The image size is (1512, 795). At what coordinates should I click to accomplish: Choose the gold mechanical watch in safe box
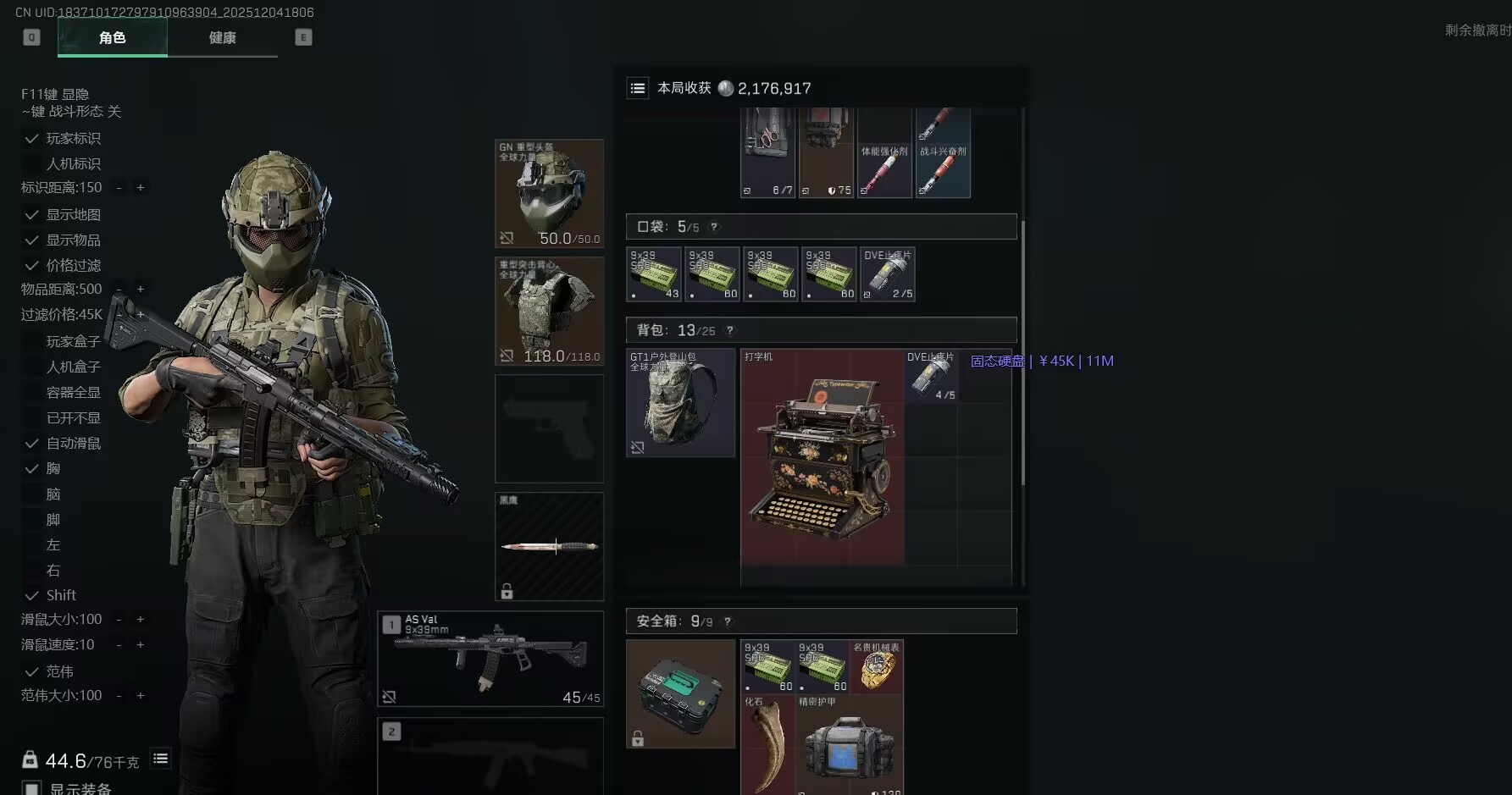[x=877, y=666]
